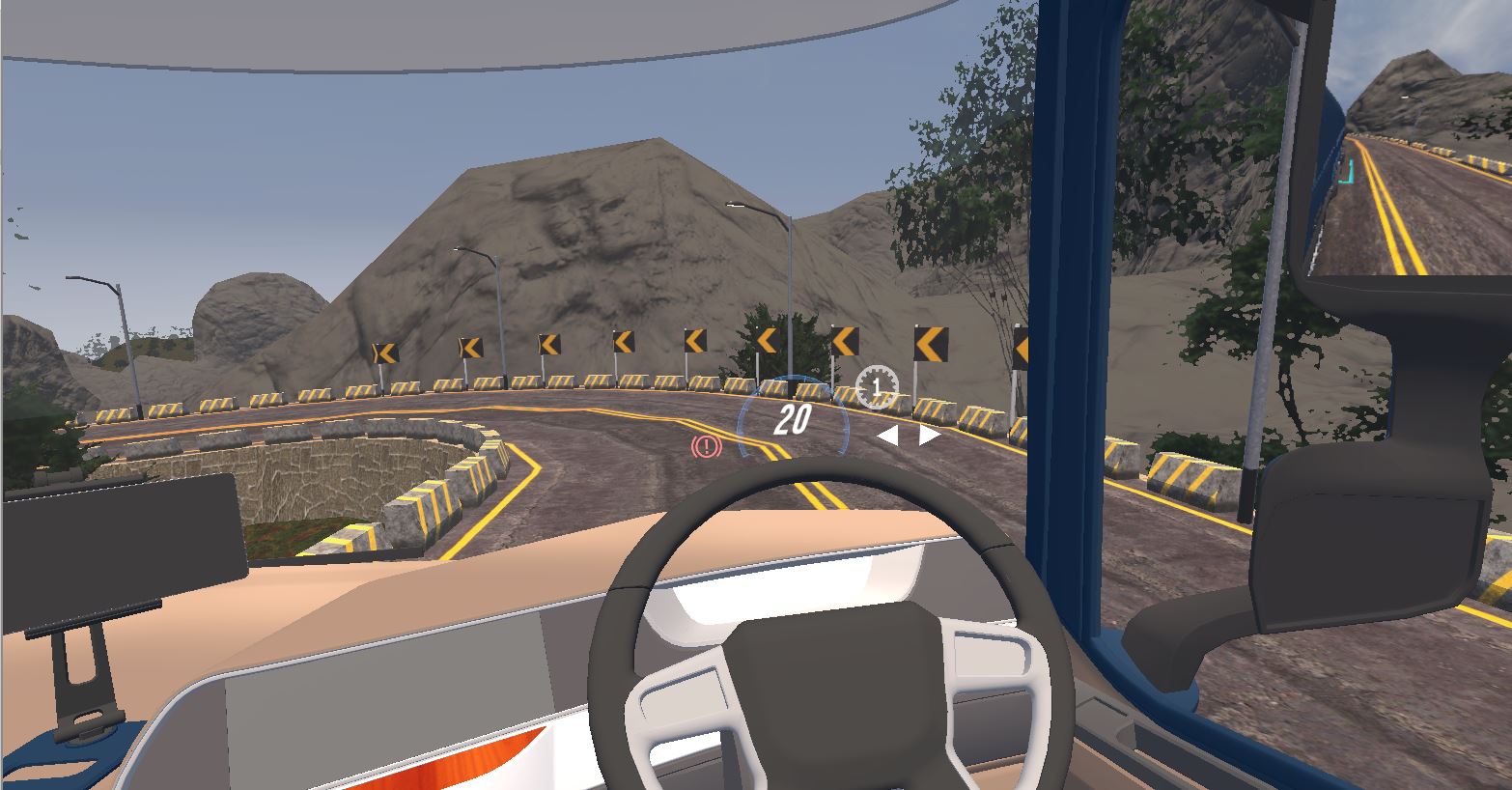Screen dimensions: 1512x790
Task: Click the gear indicator cog icon
Action: (877, 387)
